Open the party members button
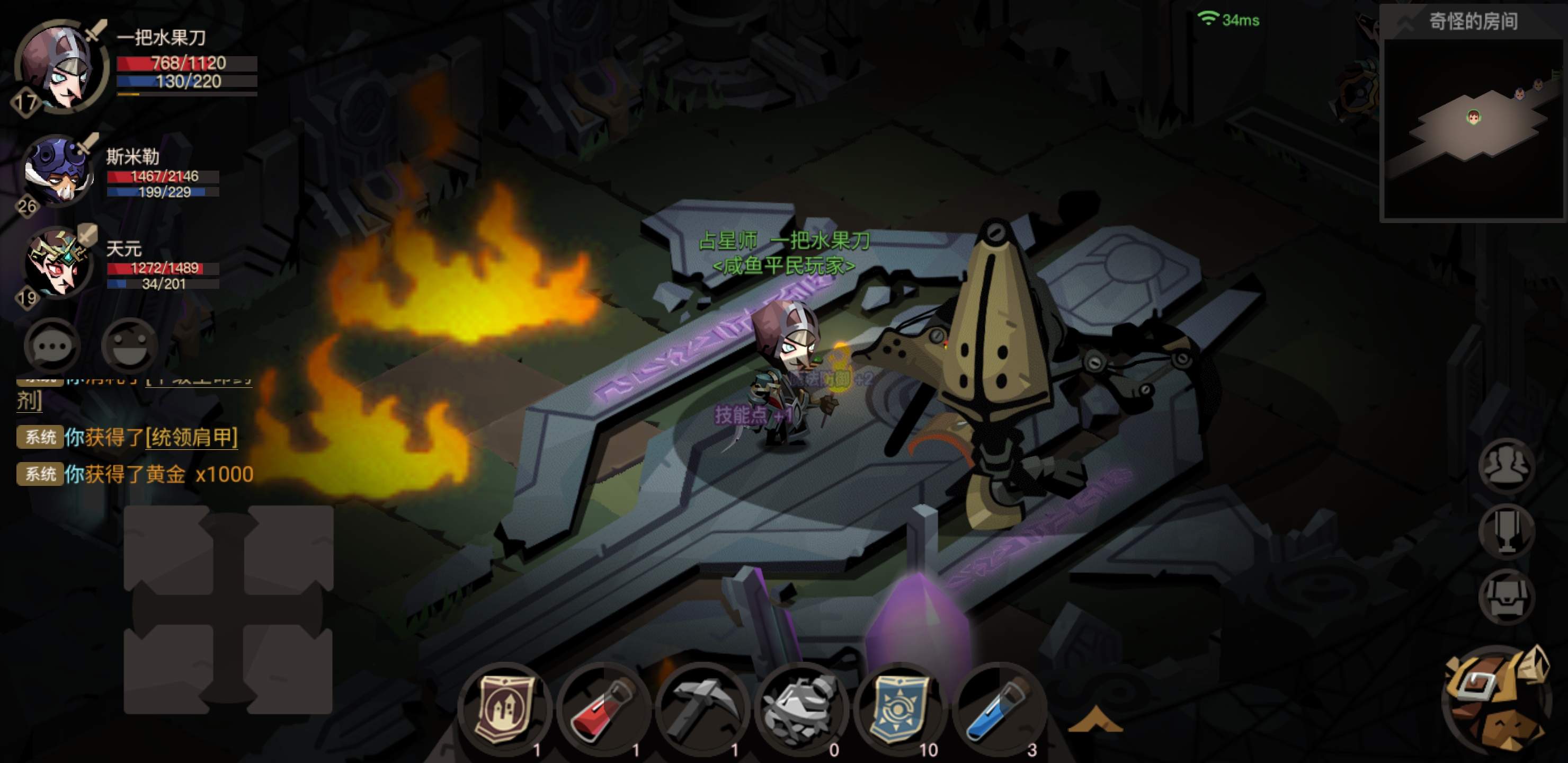 pos(1506,466)
